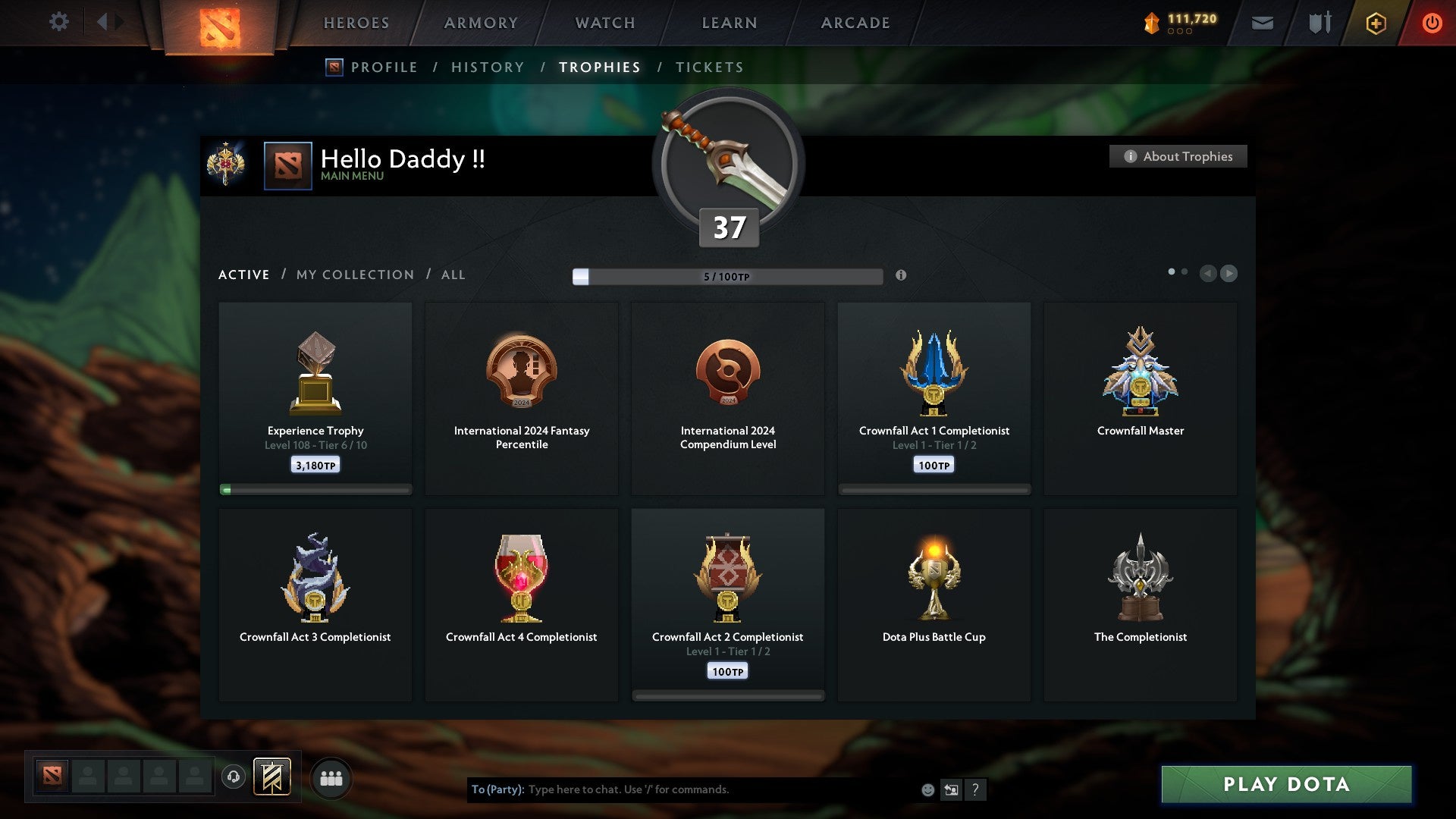Toggle the trophy info tooltip icon
Viewport: 1456px width, 819px height.
902,276
